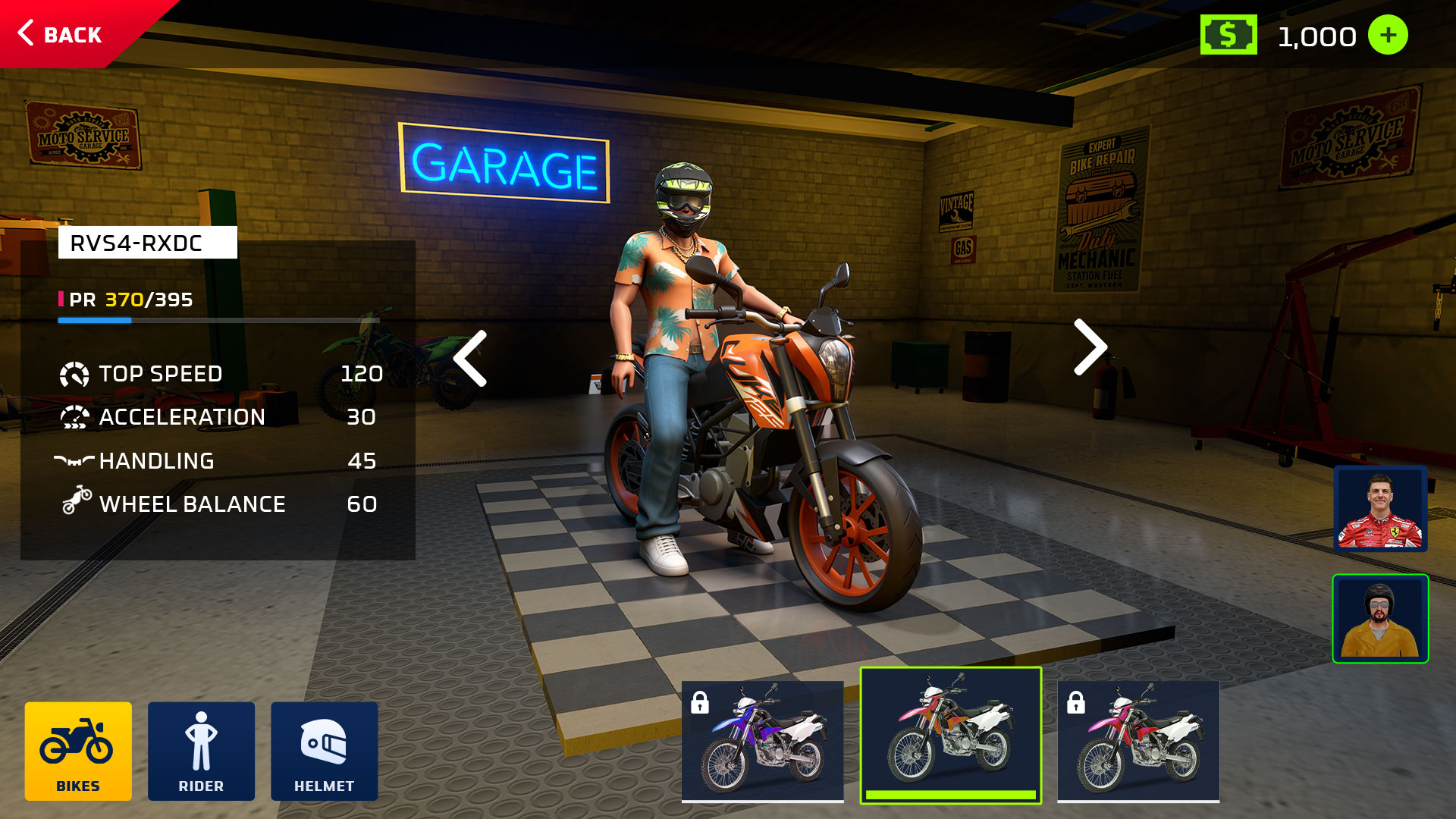Image resolution: width=1456 pixels, height=819 pixels.
Task: Pick the yellow jacket rider portrait
Action: (1380, 619)
